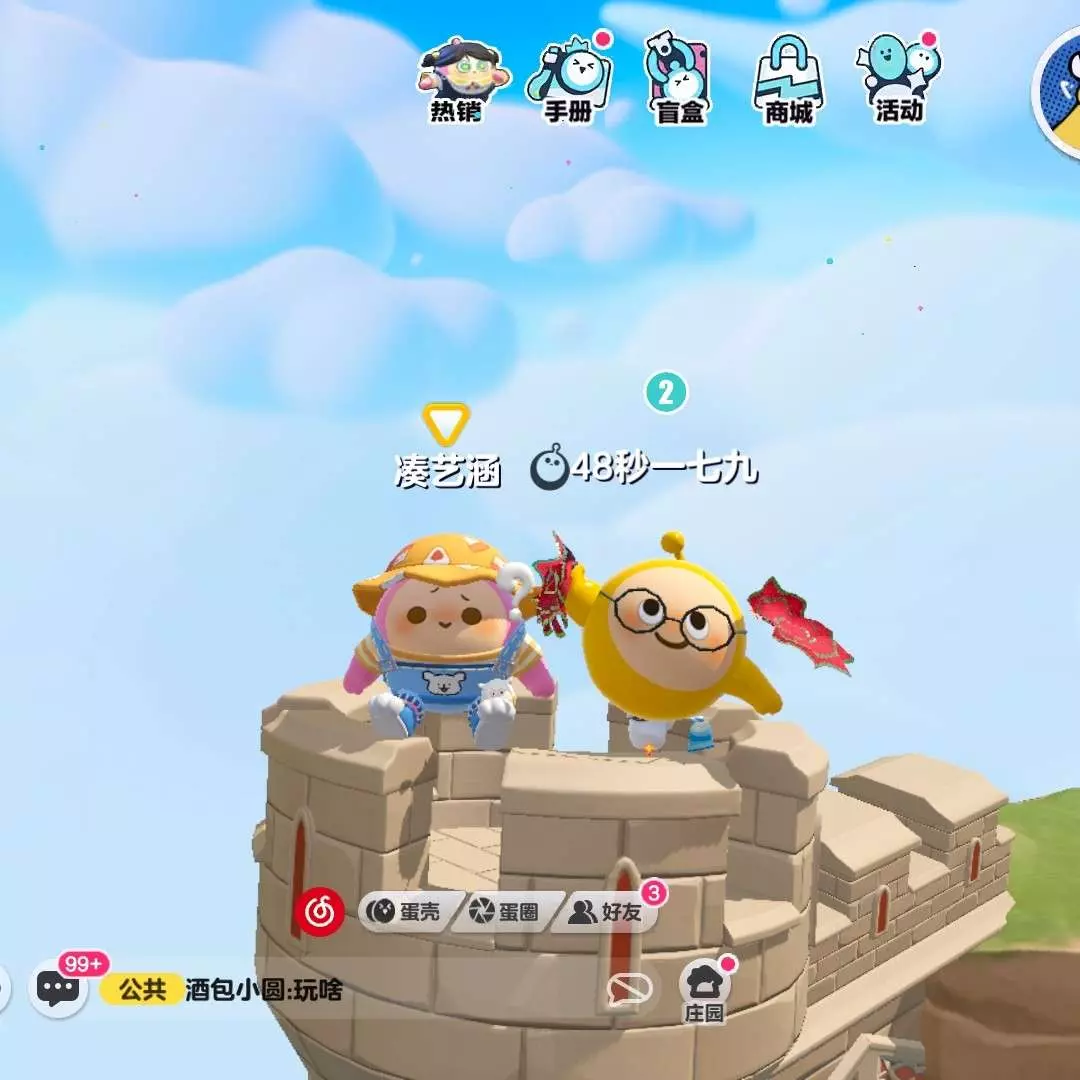Viewport: 1080px width, 1080px height.
Task: Open the red speech bubble emote icon
Action: point(630,990)
